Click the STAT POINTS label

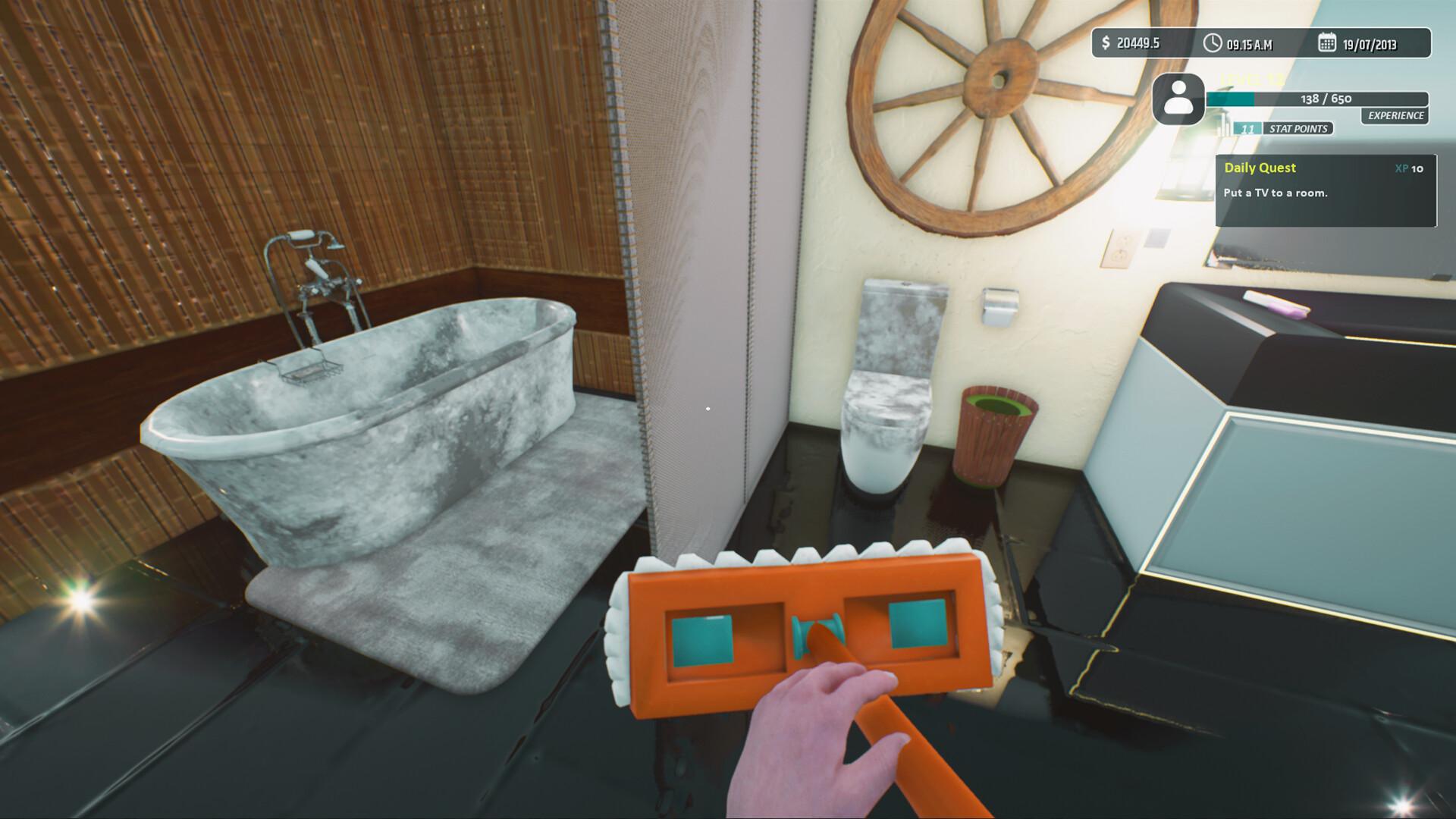(1298, 128)
